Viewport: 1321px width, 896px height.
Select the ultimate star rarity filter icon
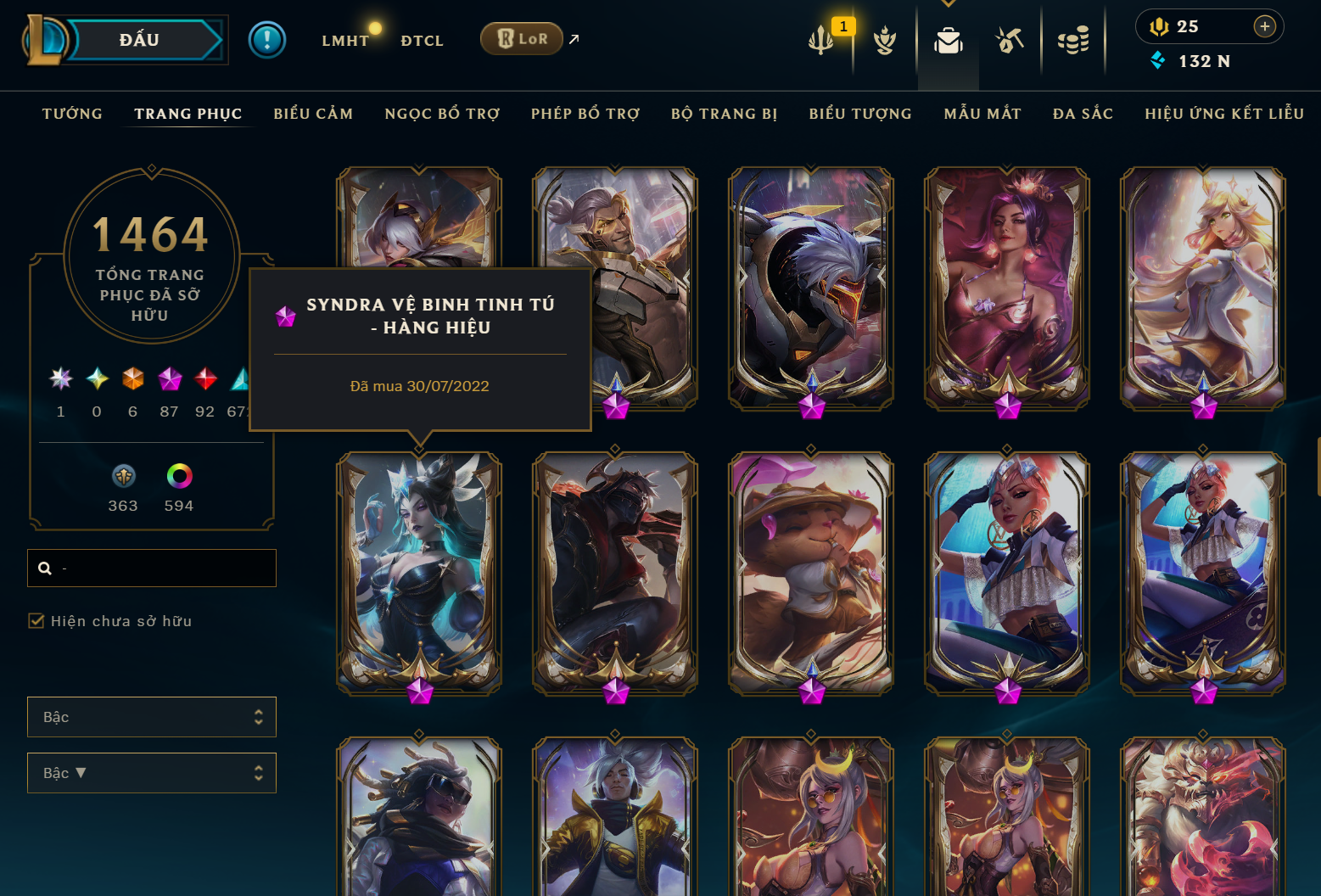59,379
